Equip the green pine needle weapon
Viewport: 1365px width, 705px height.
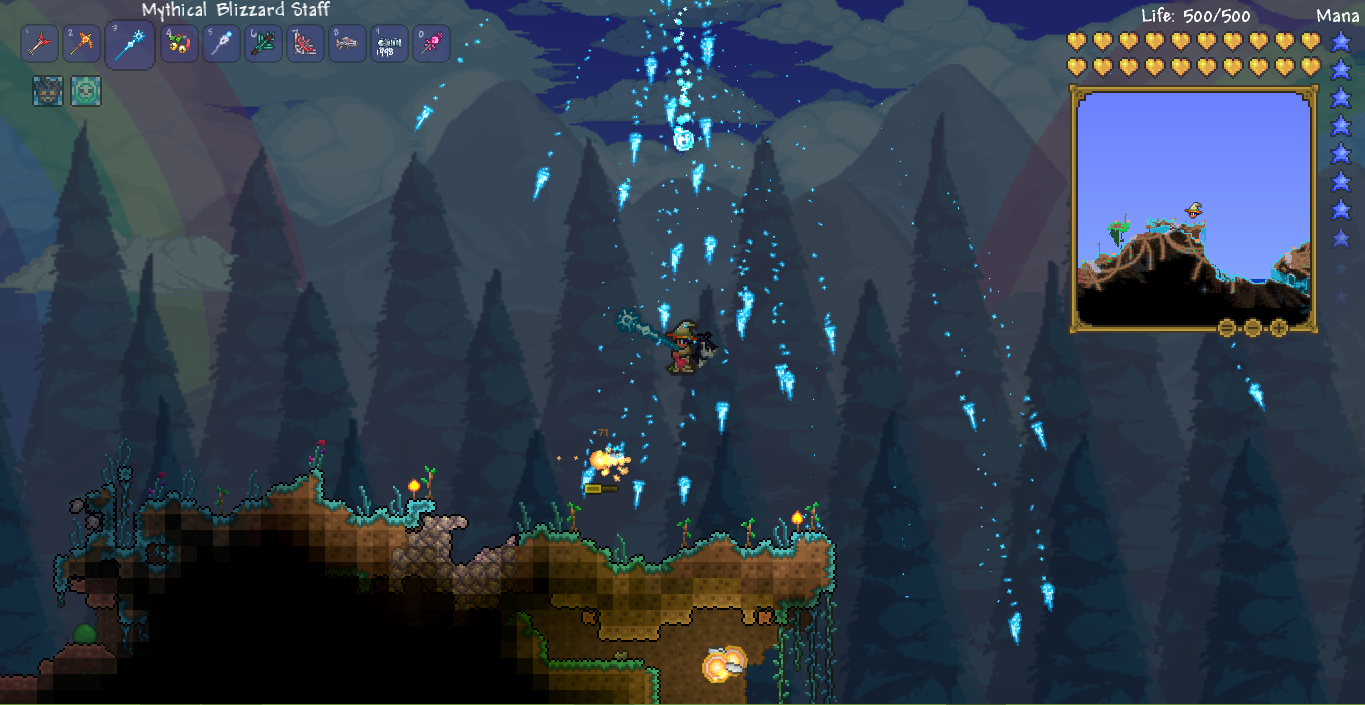pyautogui.click(x=264, y=44)
